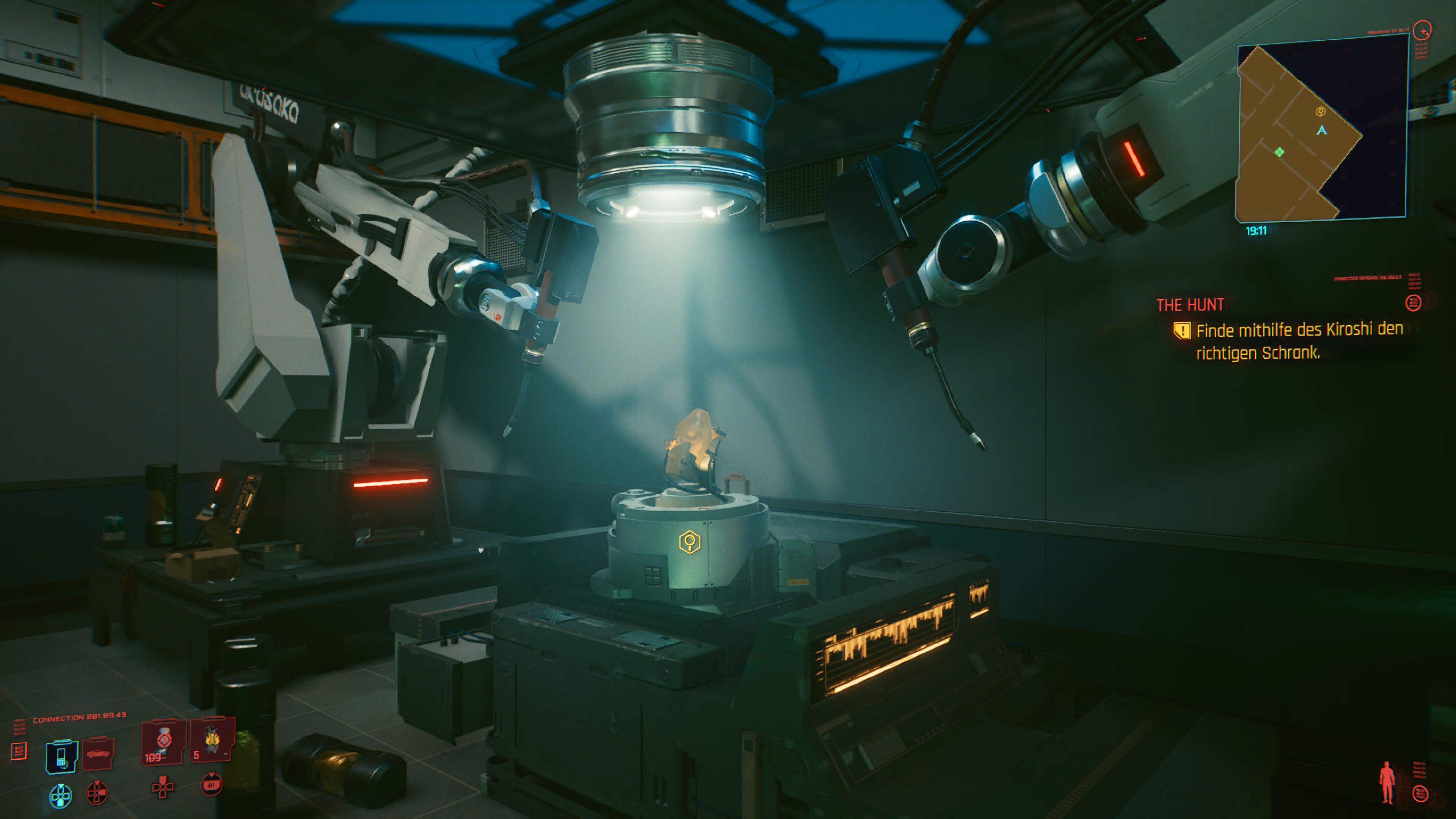The height and width of the screenshot is (819, 1456).
Task: Select the yellow quest marker on the minimap
Action: 1320,112
